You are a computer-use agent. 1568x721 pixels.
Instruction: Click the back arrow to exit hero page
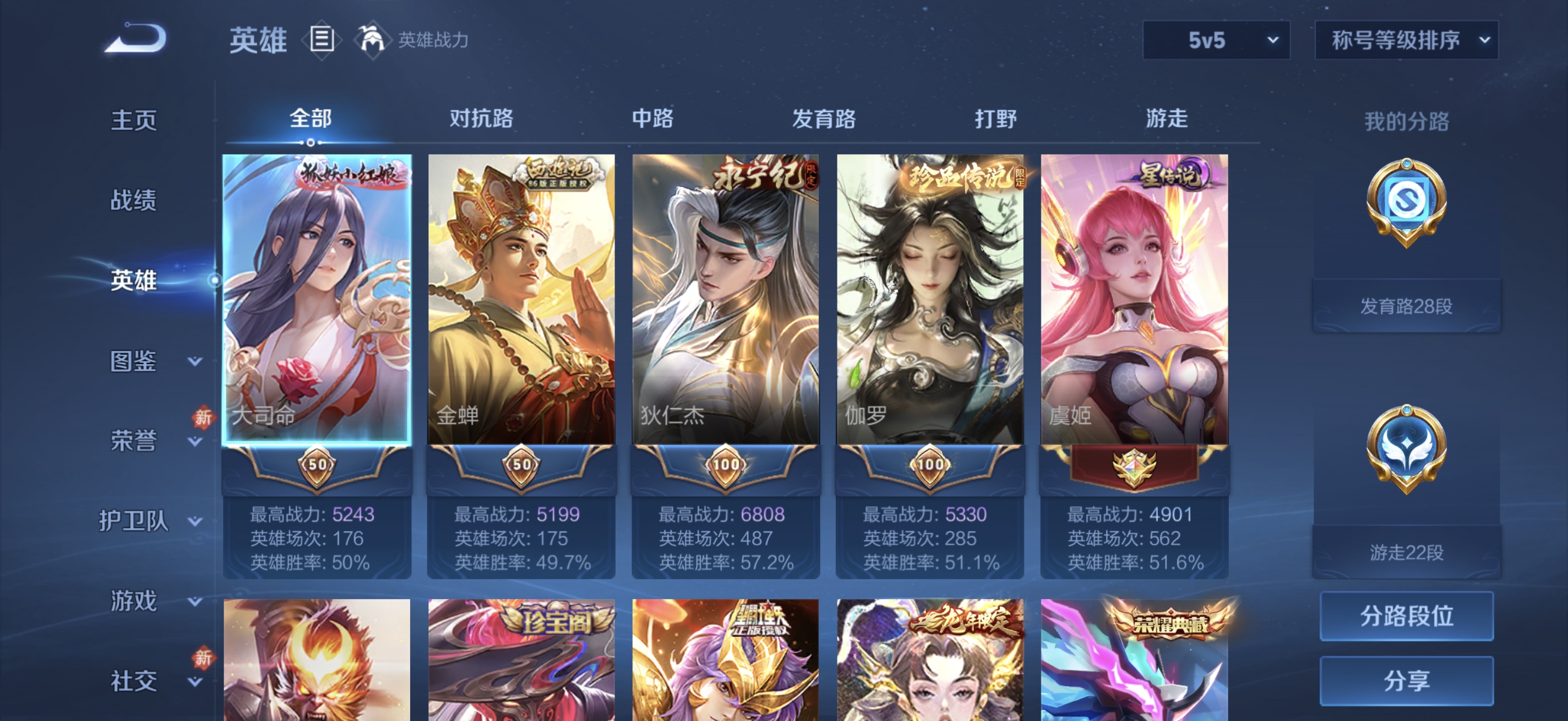[136, 38]
